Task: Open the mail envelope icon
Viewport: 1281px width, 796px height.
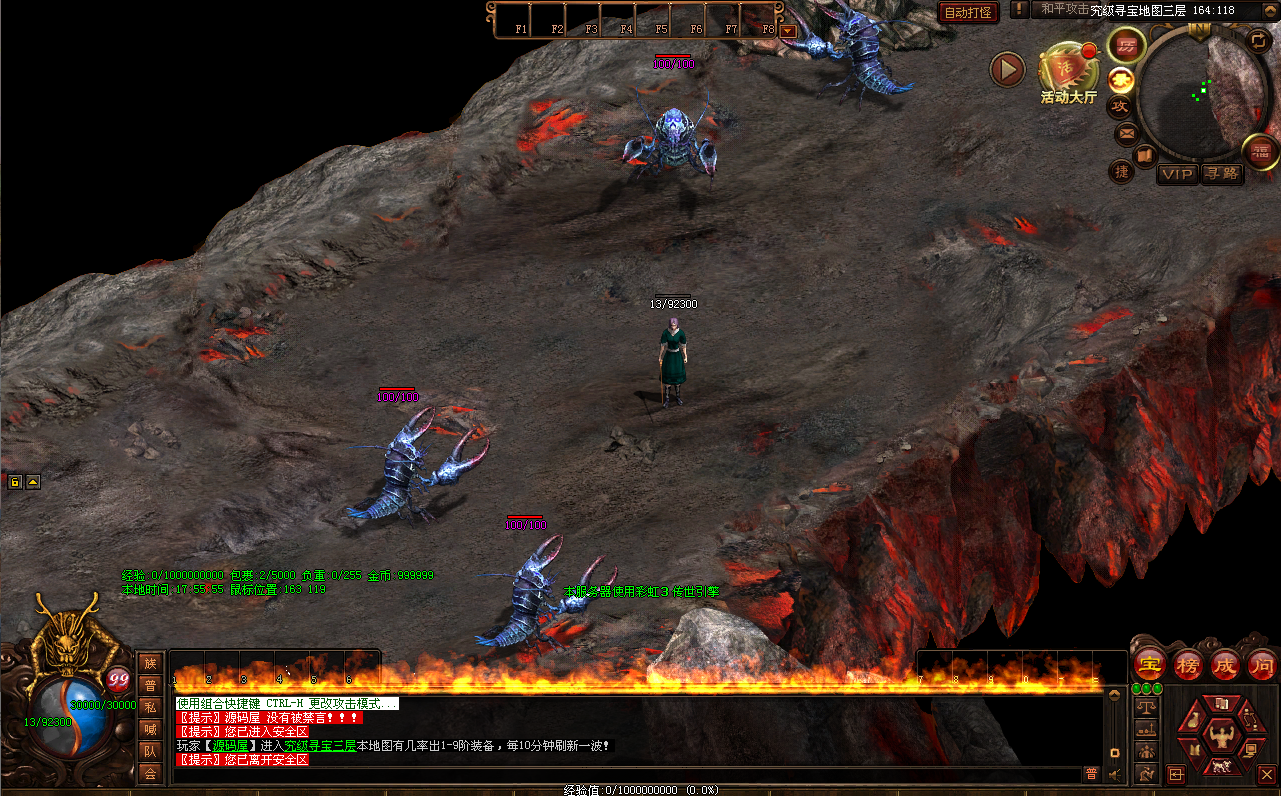Action: tap(1126, 132)
